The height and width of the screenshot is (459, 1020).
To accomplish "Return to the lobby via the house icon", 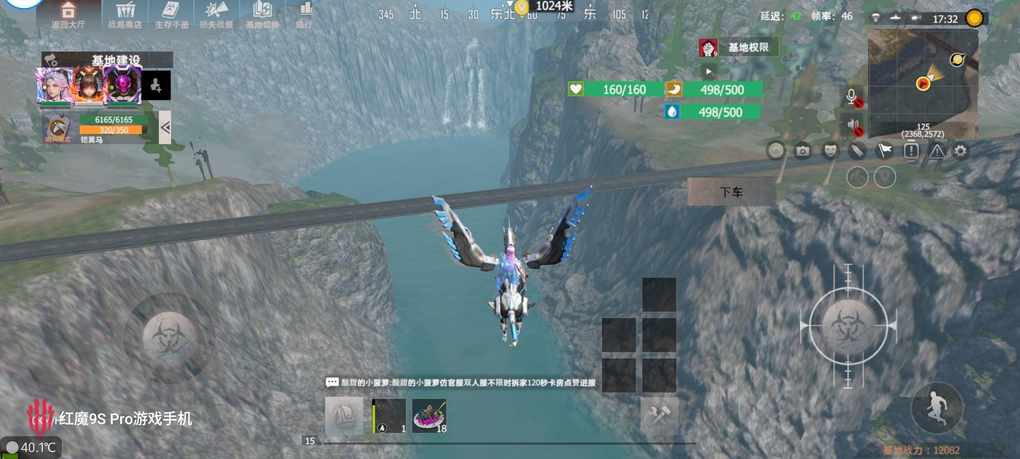I will click(x=70, y=14).
